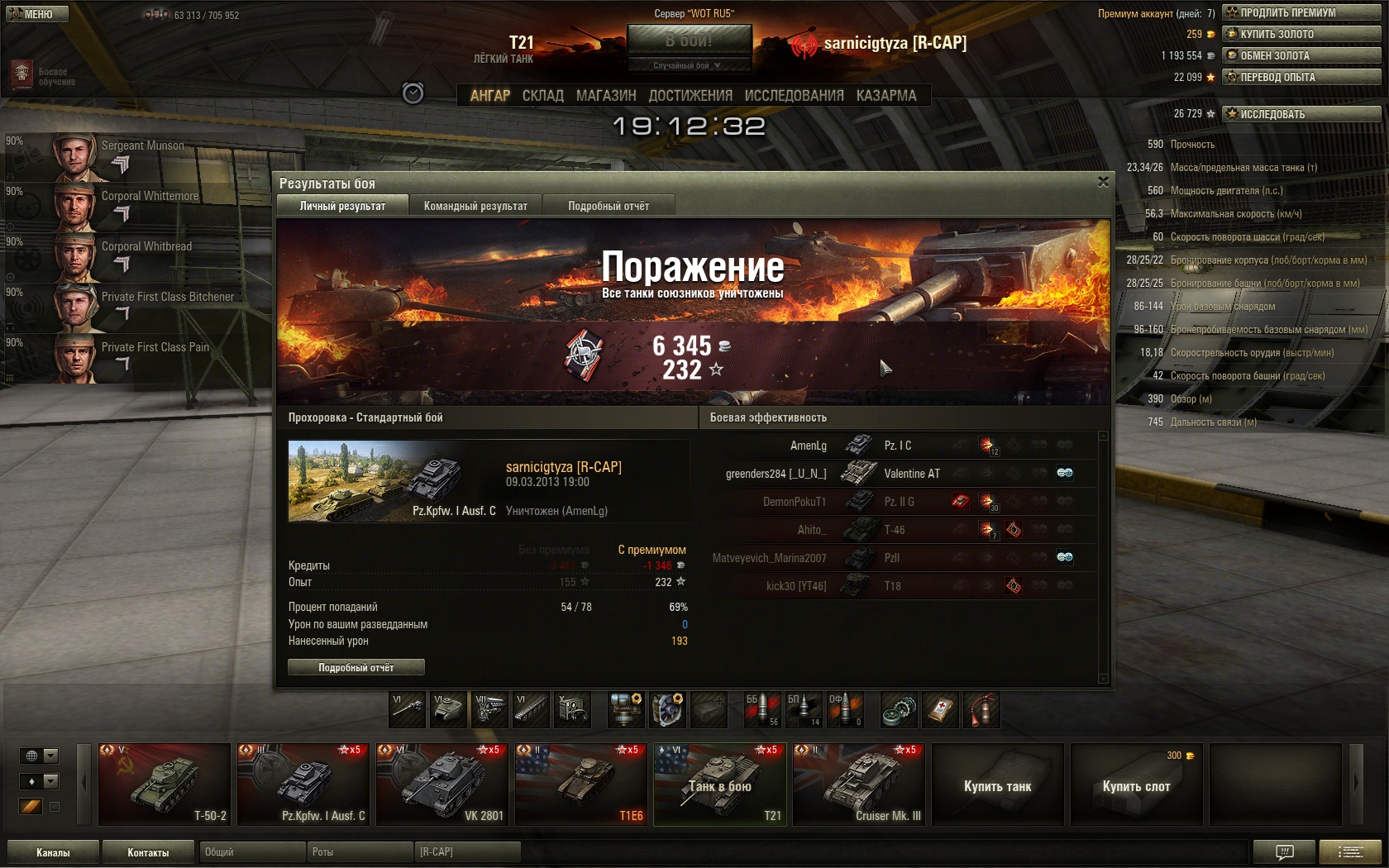
Task: Click the Купить слот tile
Action: tap(1136, 785)
